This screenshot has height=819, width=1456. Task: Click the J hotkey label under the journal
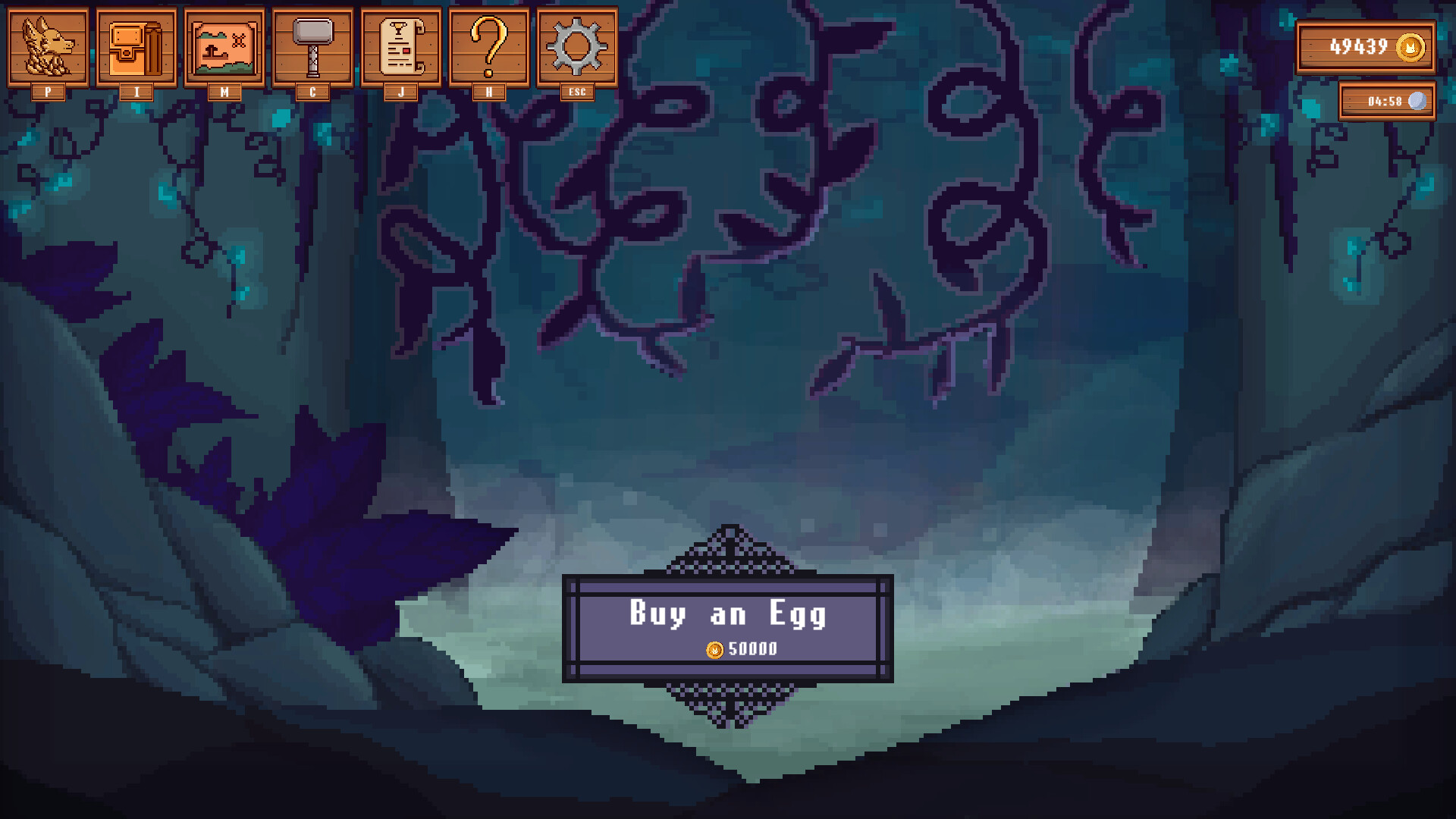(x=401, y=93)
